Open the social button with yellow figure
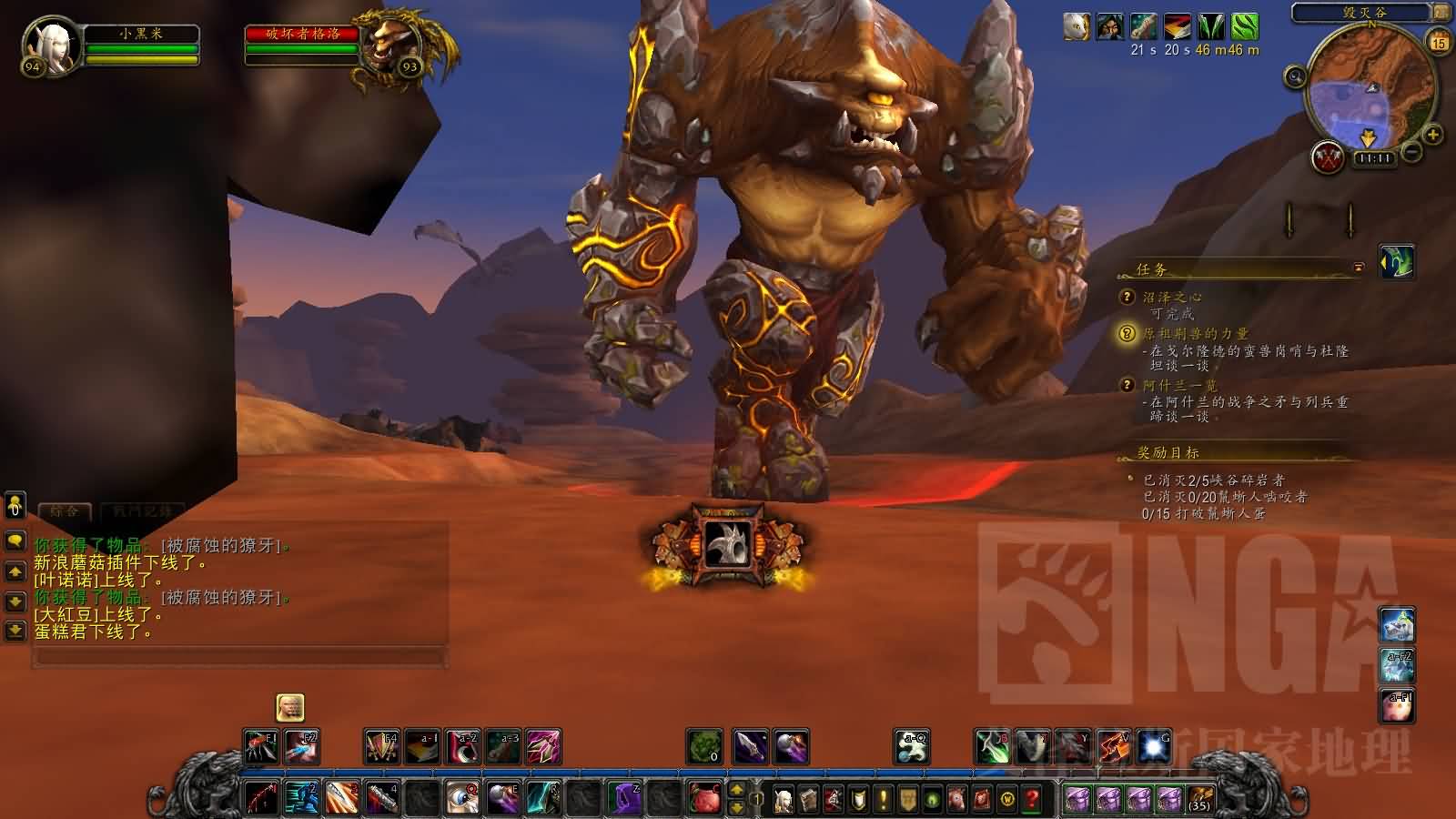This screenshot has height=819, width=1456. tap(15, 504)
